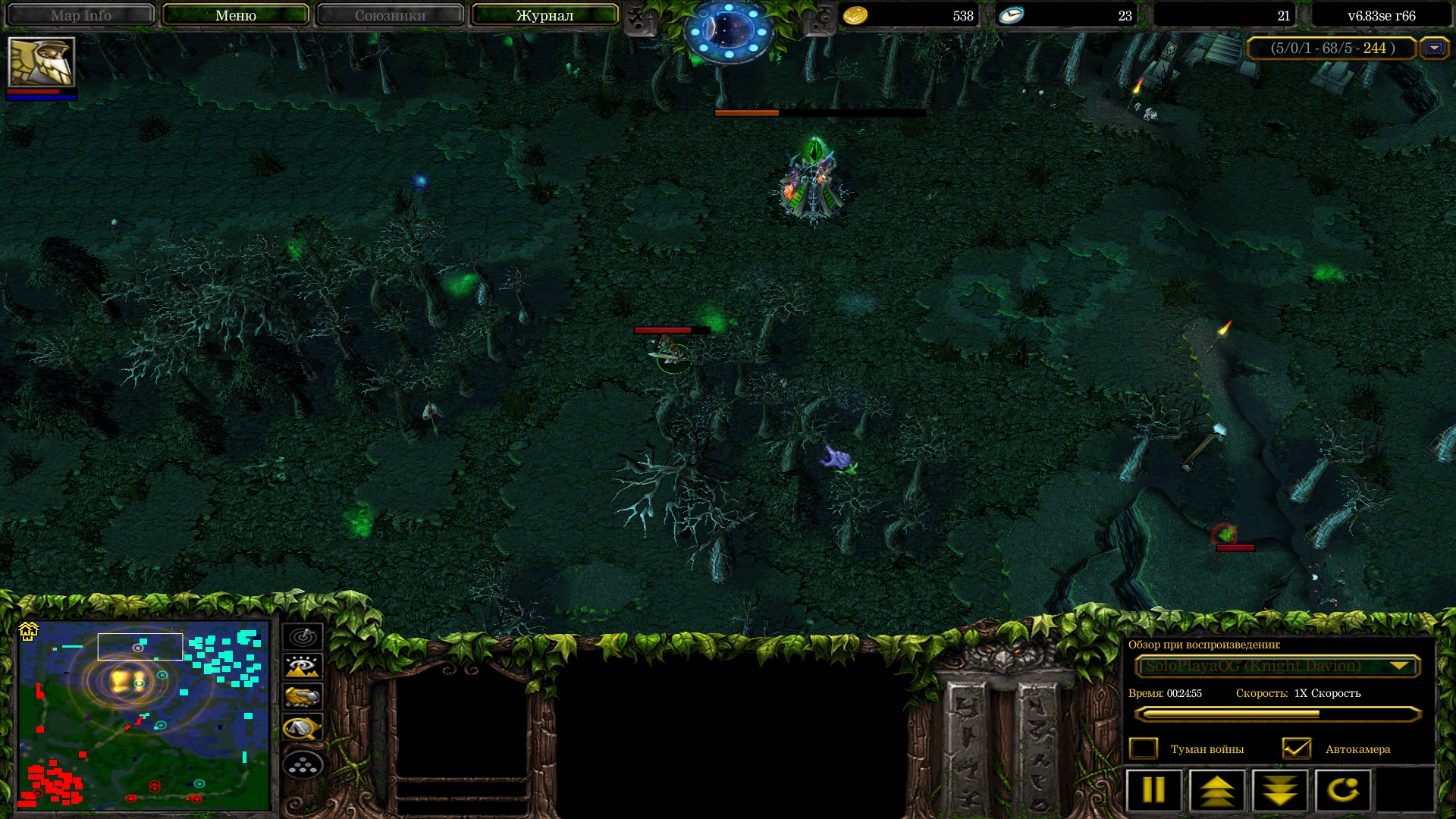Screen dimensions: 1456x819
Task: Select the hero portrait icon
Action: pos(41,62)
